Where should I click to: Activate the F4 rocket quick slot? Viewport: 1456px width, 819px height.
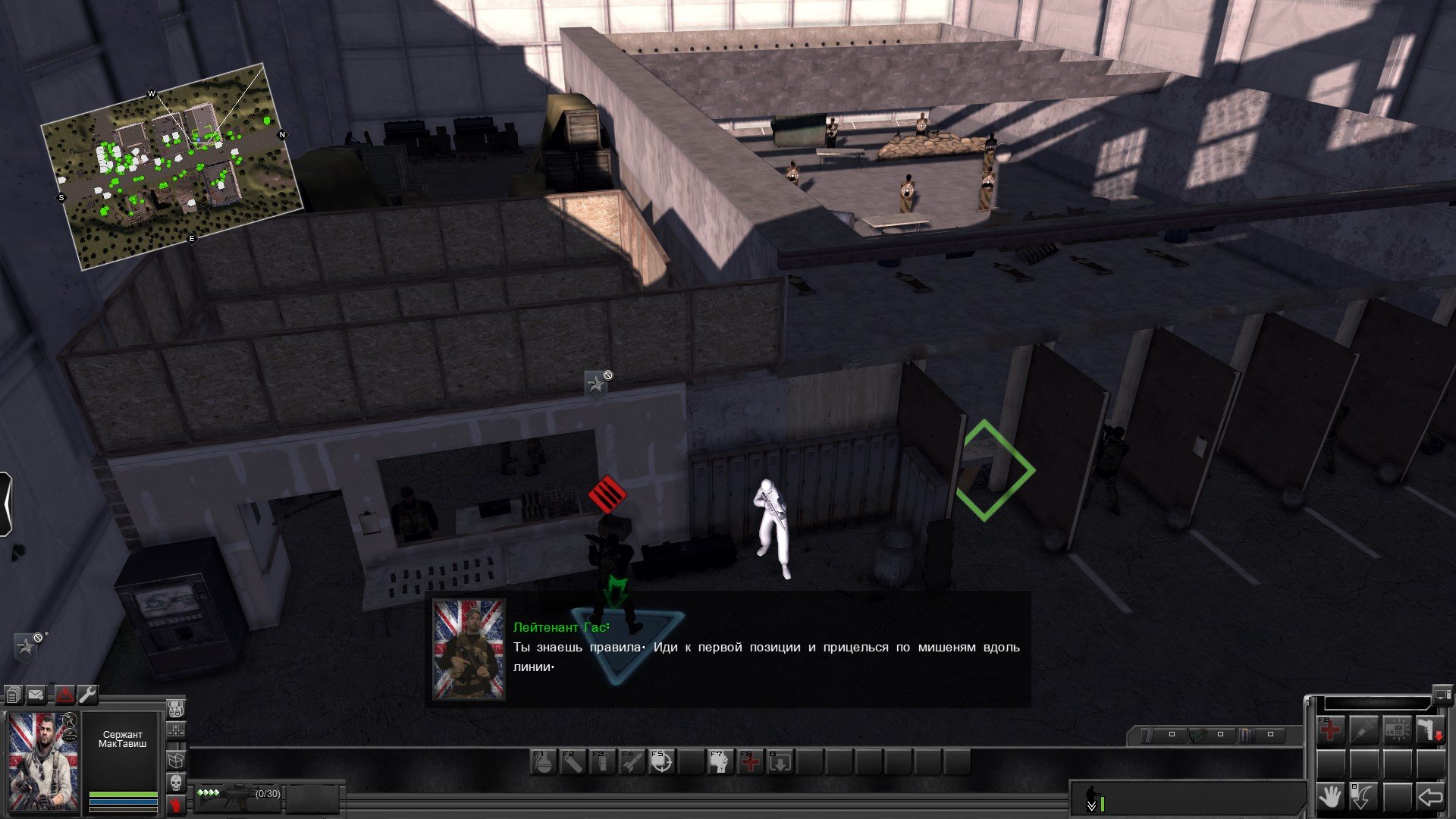click(631, 761)
